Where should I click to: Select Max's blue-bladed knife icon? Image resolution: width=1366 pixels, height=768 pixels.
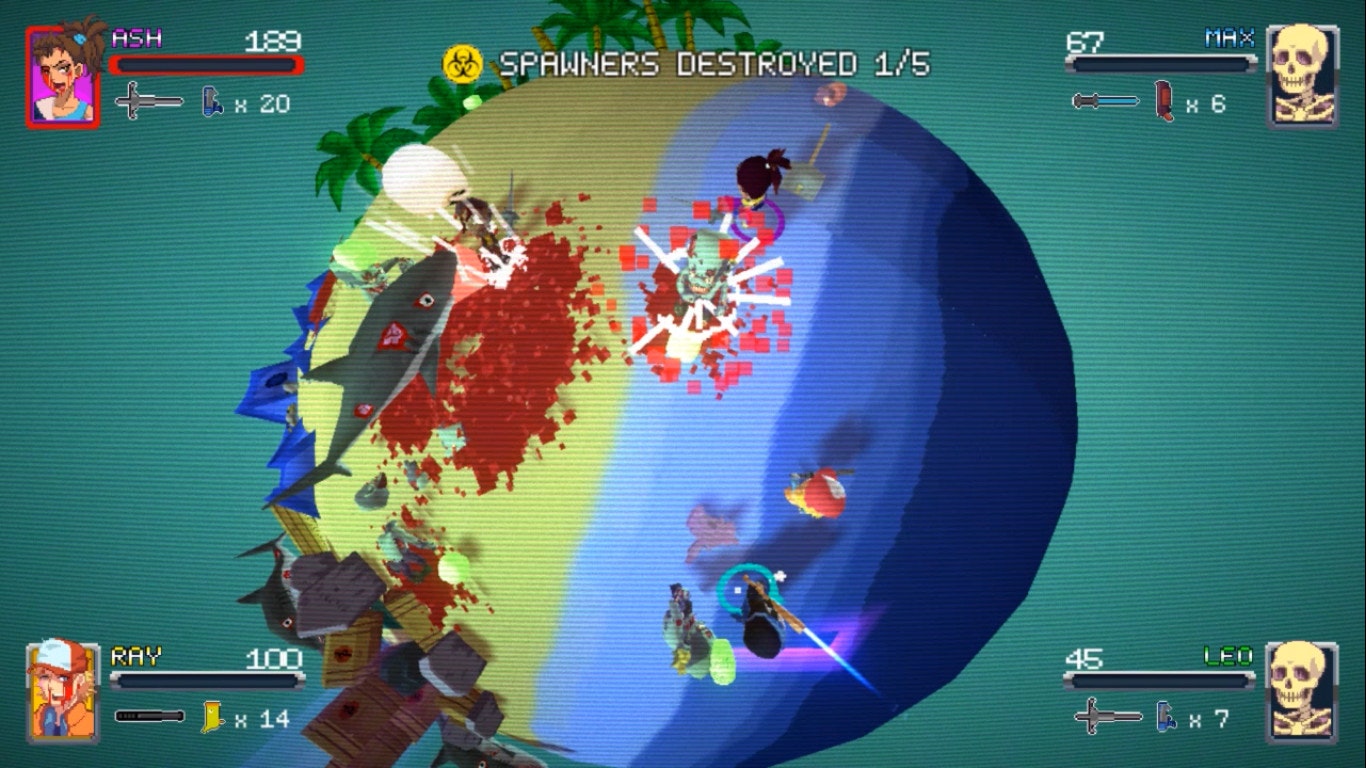1105,101
